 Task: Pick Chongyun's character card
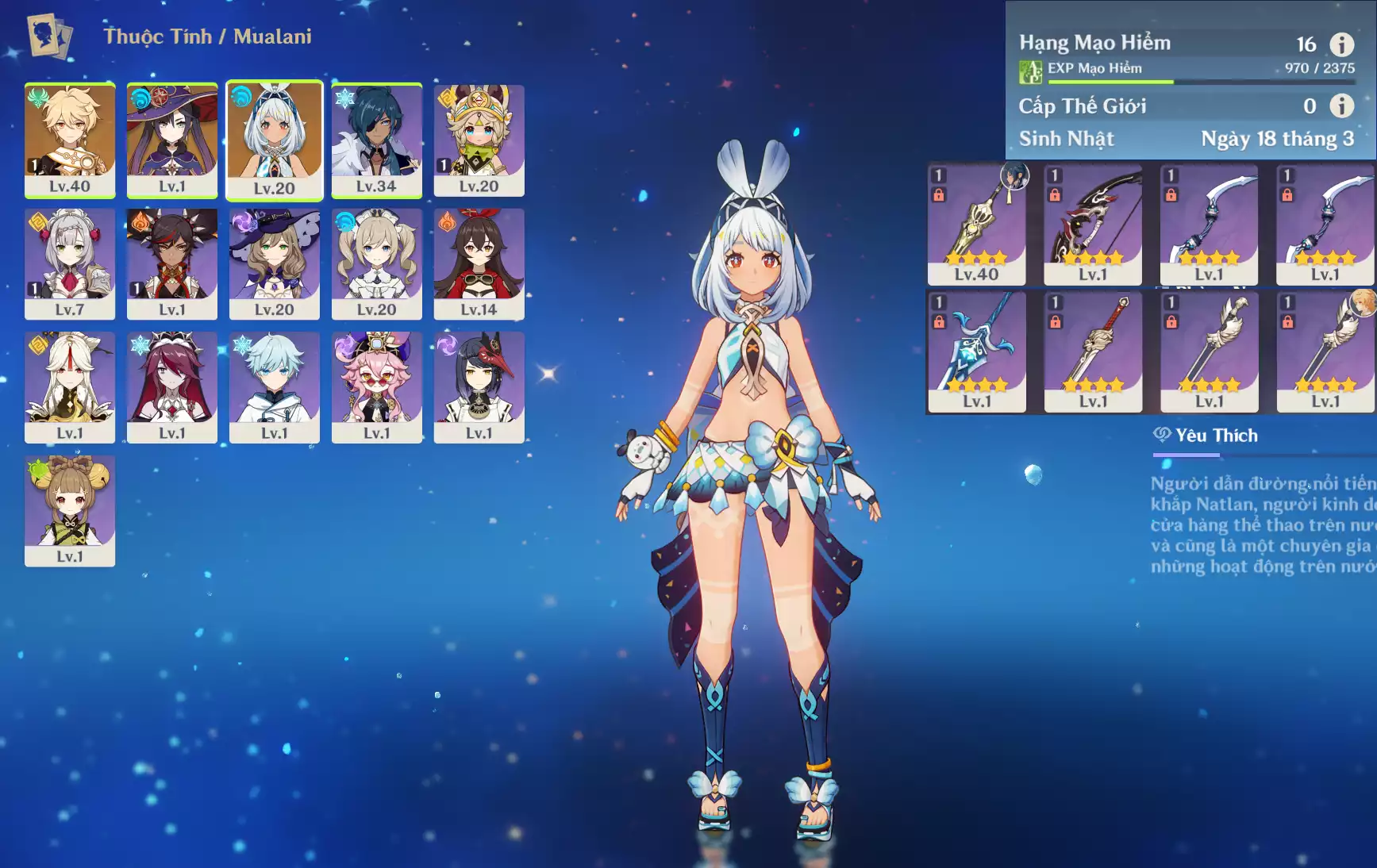(275, 386)
